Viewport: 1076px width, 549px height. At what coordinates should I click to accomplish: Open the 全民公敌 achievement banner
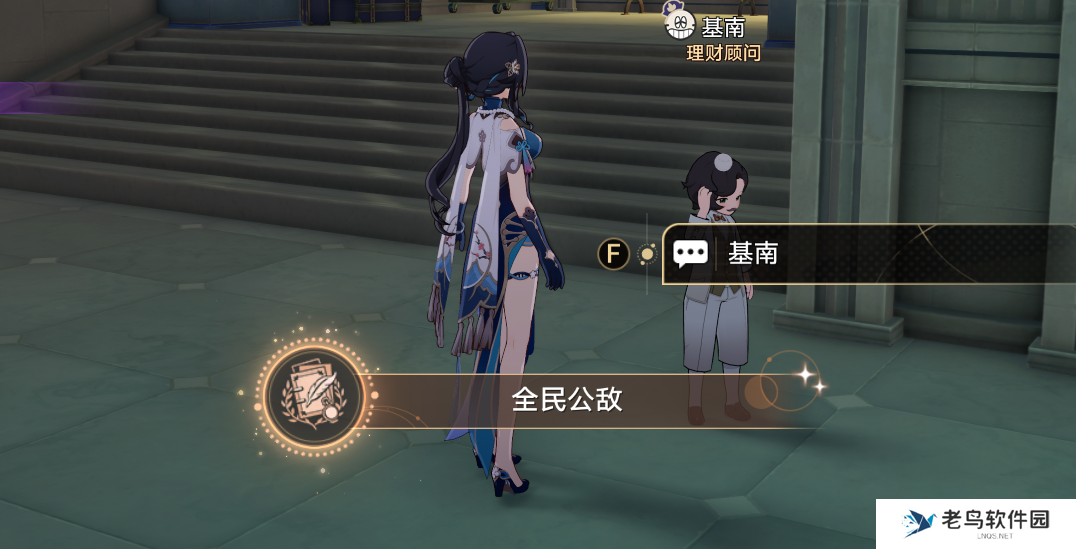[567, 401]
